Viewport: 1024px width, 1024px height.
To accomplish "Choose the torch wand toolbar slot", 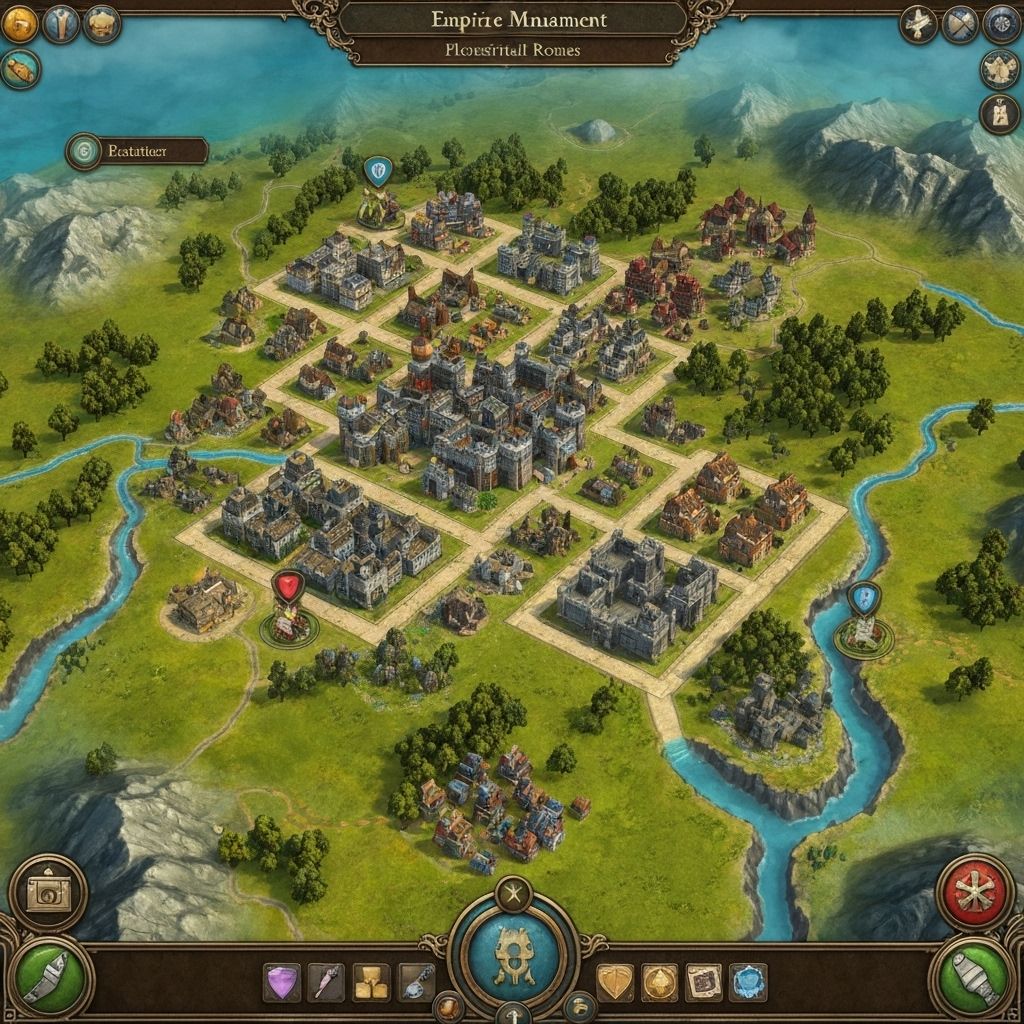I will [326, 982].
